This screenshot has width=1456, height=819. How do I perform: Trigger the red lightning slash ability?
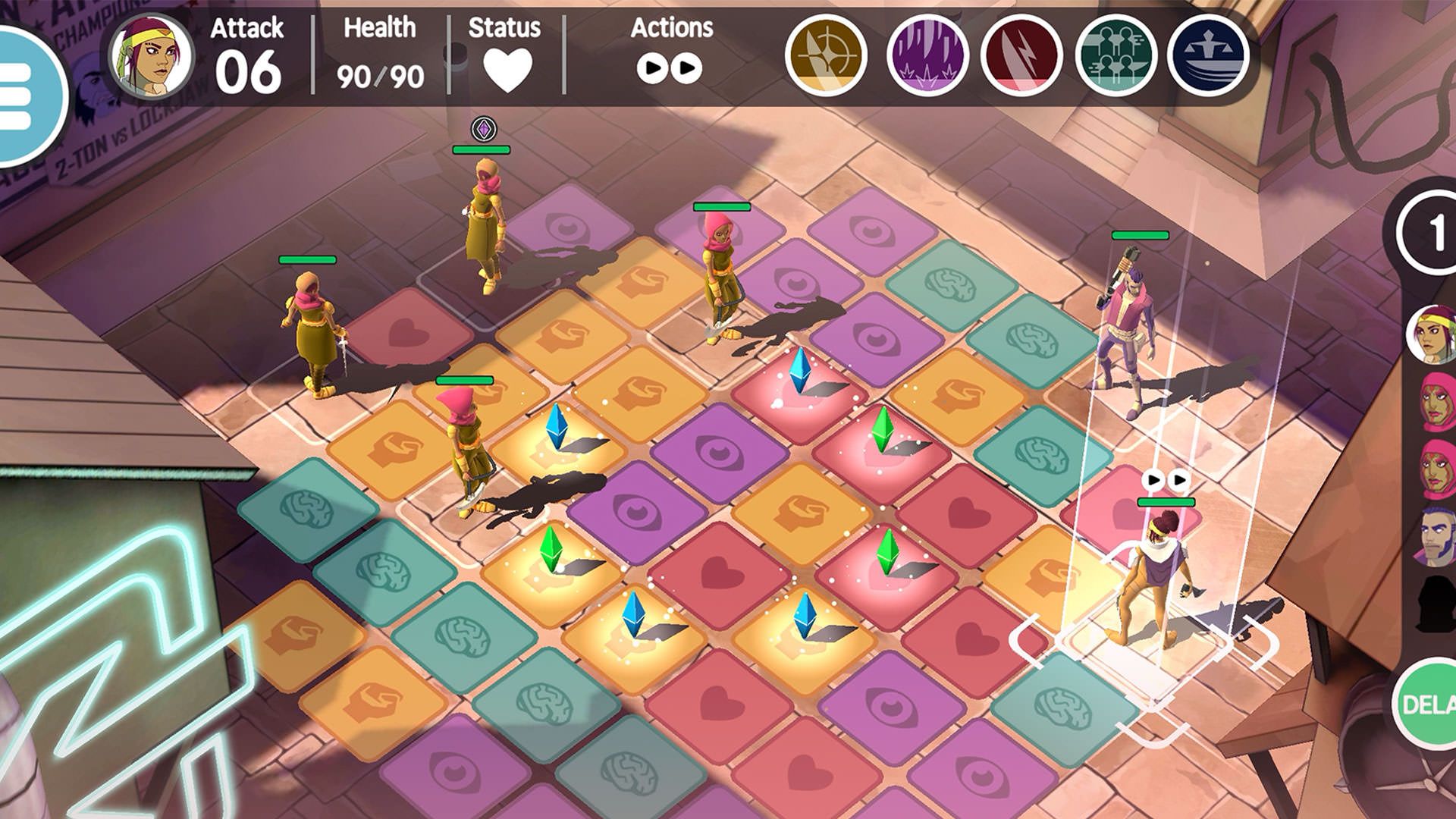pyautogui.click(x=1021, y=56)
